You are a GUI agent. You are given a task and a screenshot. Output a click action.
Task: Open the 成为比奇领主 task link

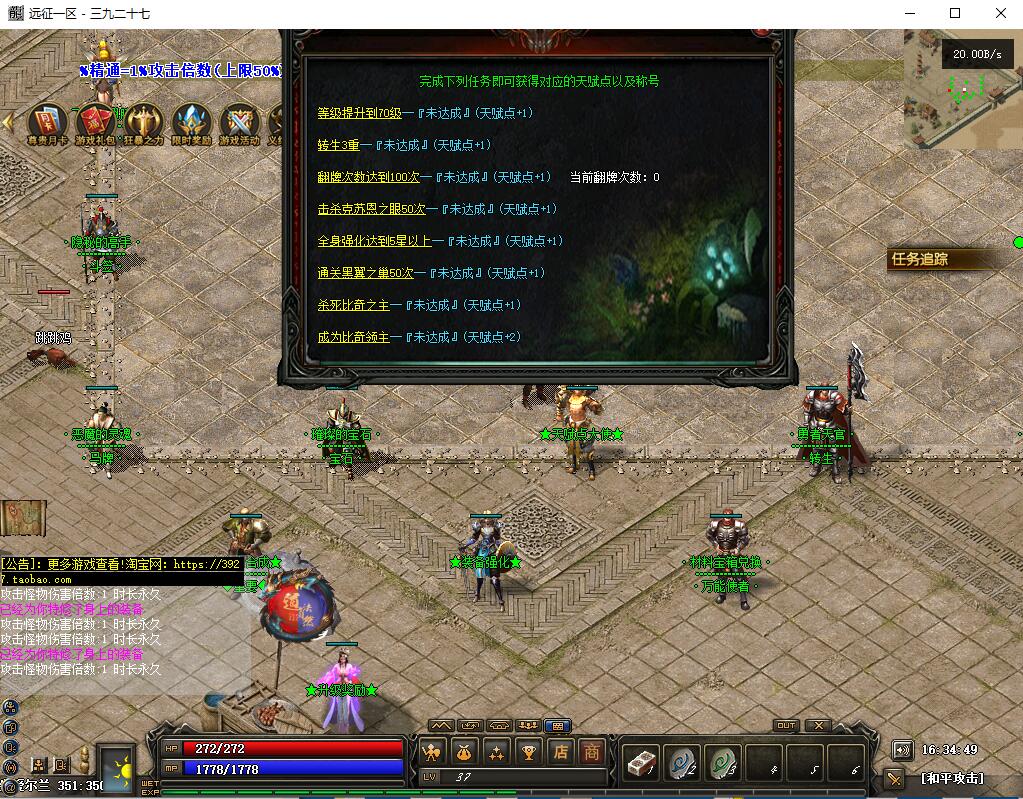pos(353,337)
